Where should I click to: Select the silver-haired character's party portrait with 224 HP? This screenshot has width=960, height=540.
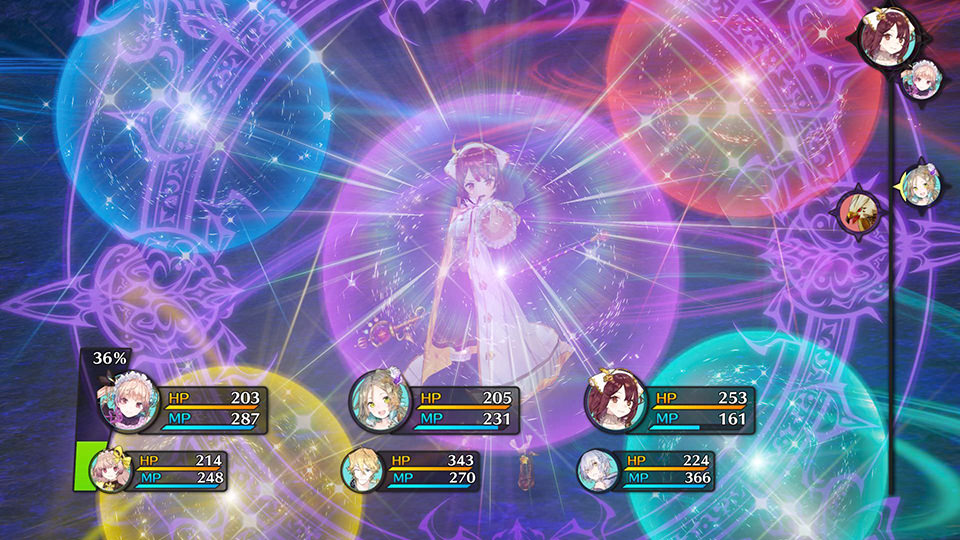click(x=596, y=468)
